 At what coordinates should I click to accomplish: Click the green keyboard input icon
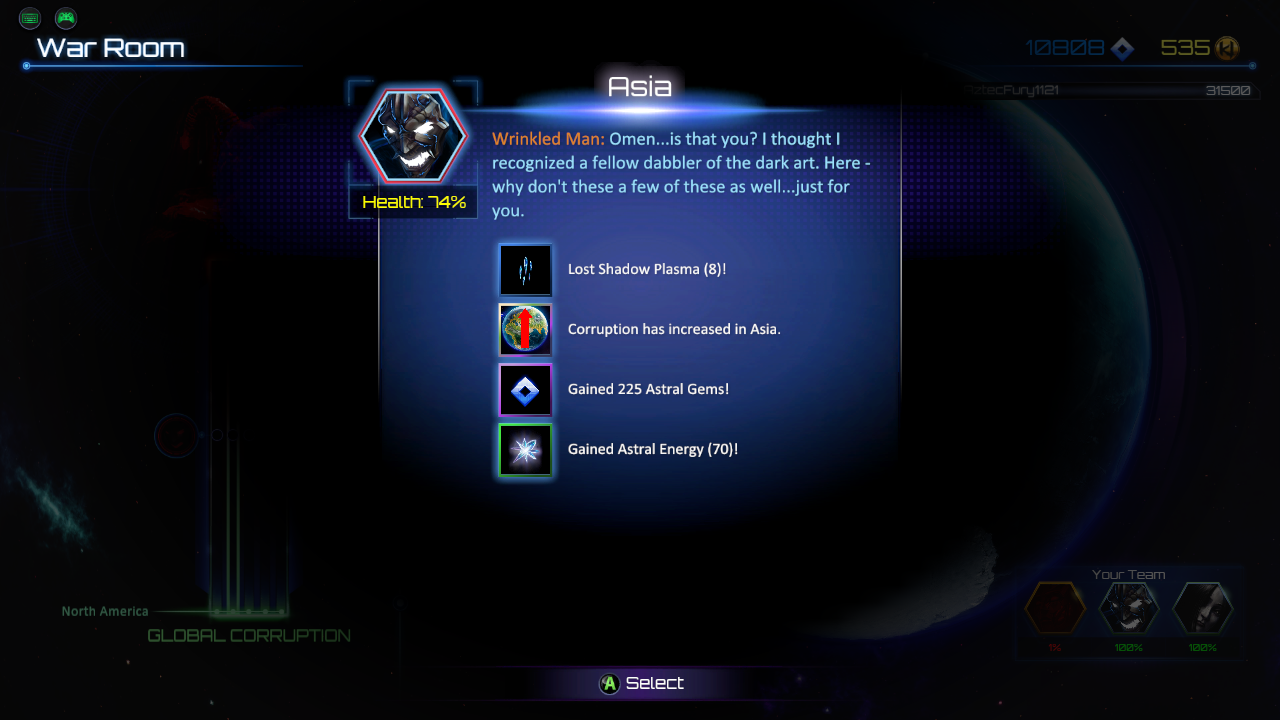(x=30, y=18)
